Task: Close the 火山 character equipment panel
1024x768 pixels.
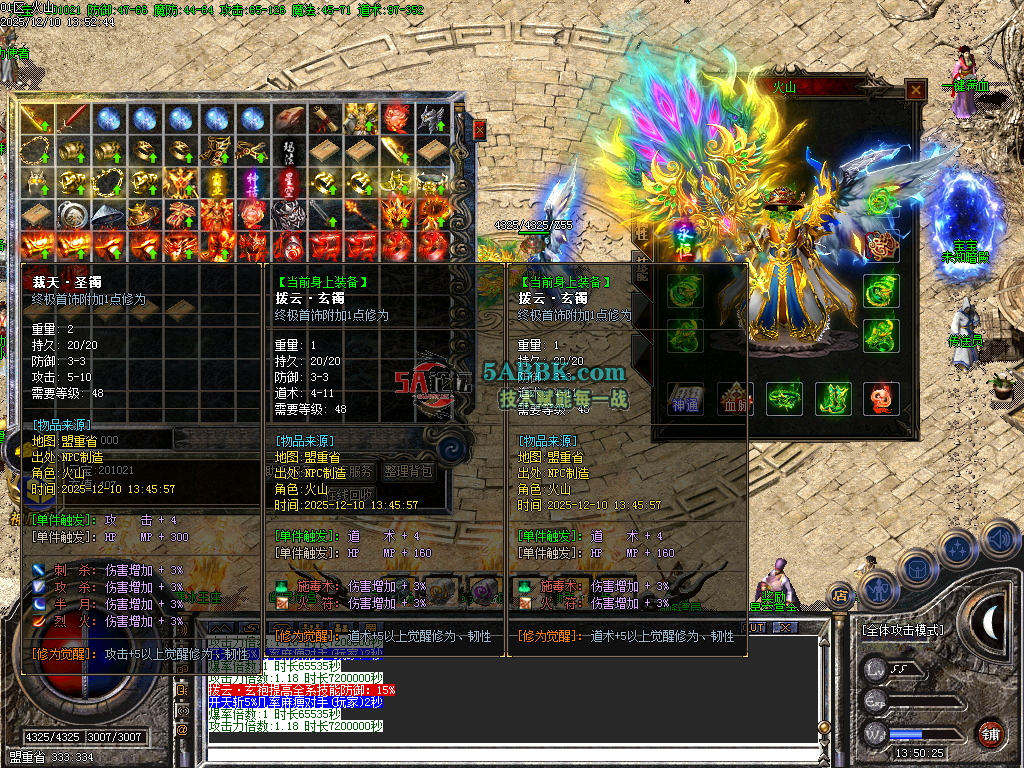Action: [x=915, y=90]
